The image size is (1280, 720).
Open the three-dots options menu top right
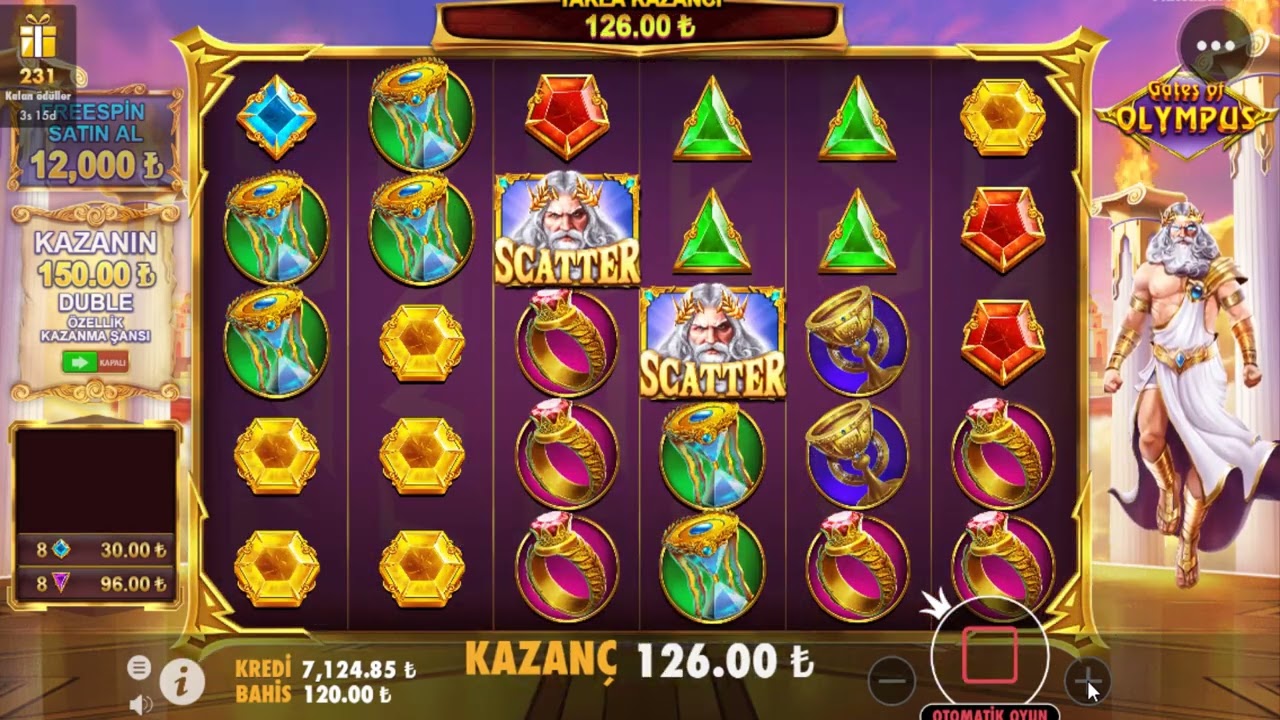point(1215,44)
